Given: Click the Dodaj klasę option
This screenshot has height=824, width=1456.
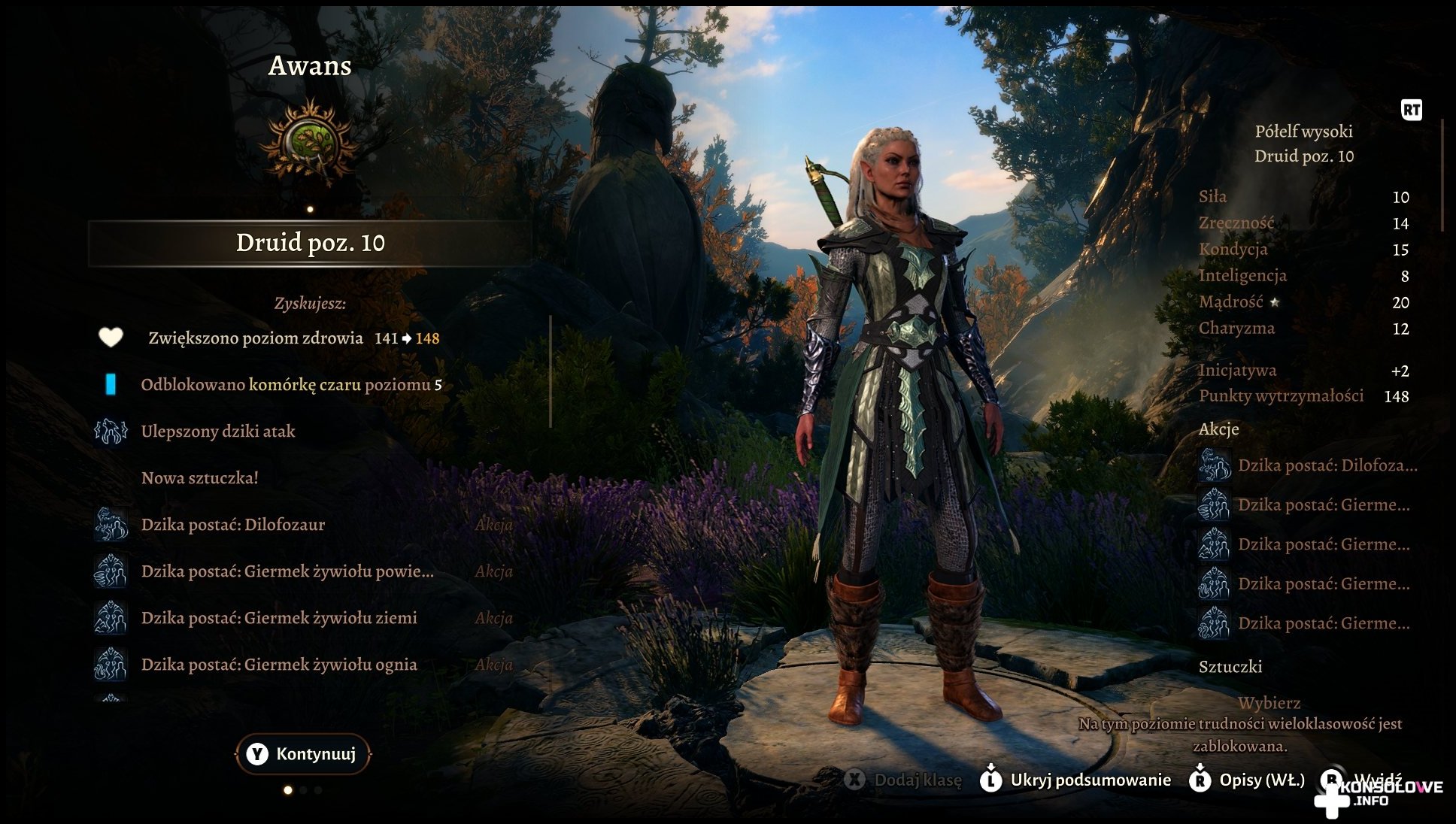Looking at the screenshot, I should 904,780.
